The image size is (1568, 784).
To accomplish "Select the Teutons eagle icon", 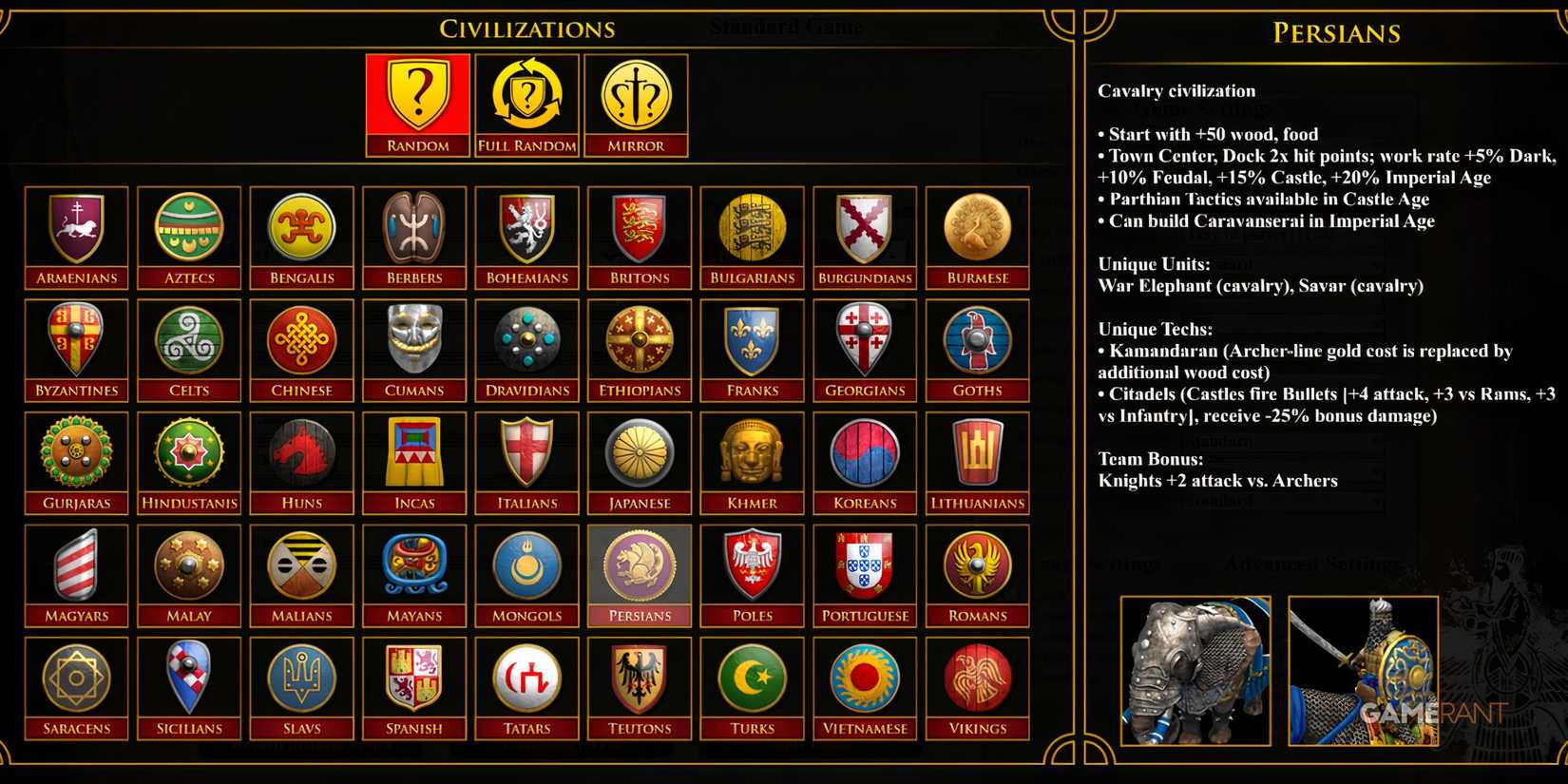I will click(639, 678).
